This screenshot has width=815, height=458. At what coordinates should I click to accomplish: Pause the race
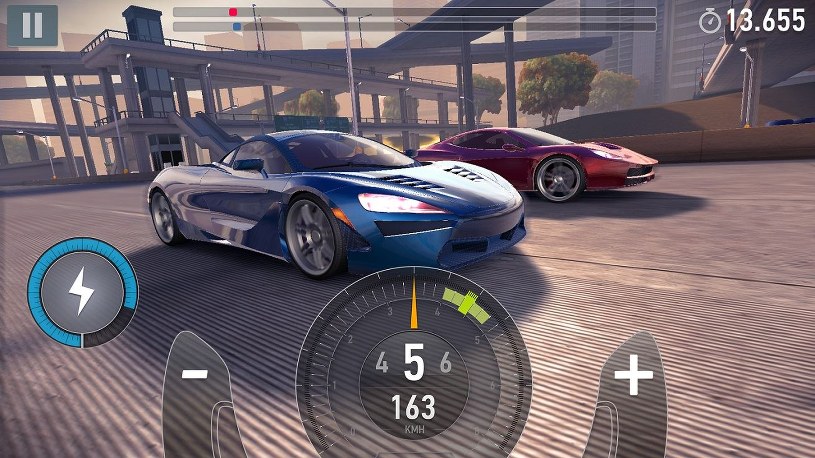(x=32, y=26)
